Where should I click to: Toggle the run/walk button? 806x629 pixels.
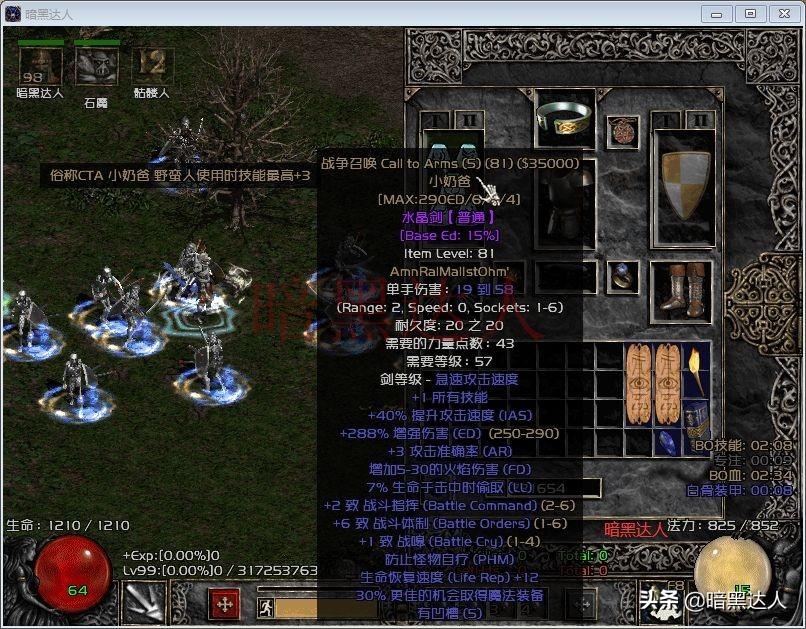coord(265,606)
